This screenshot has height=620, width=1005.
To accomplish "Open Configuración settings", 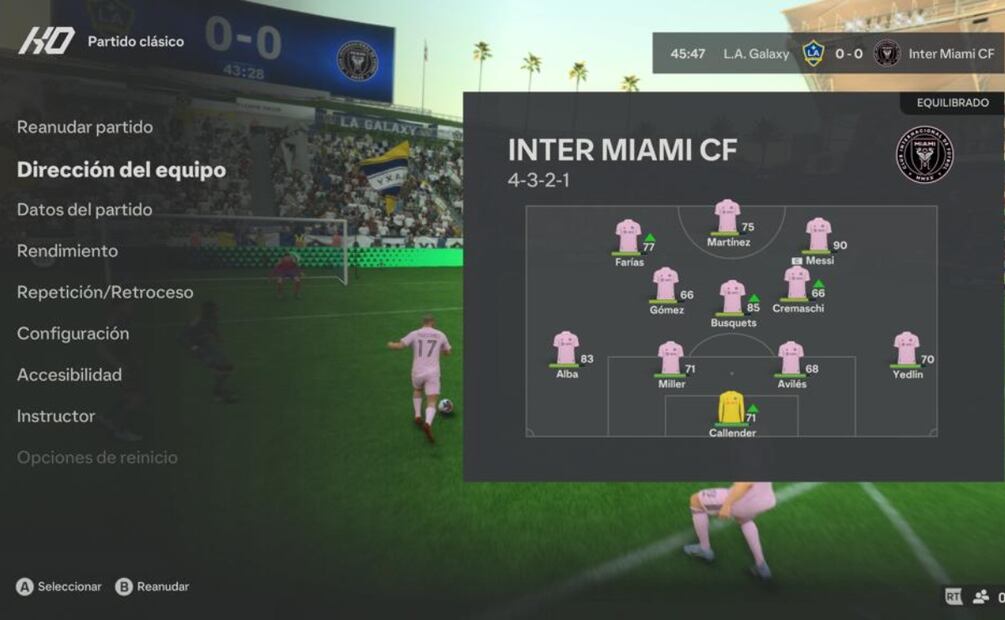I will (x=73, y=333).
